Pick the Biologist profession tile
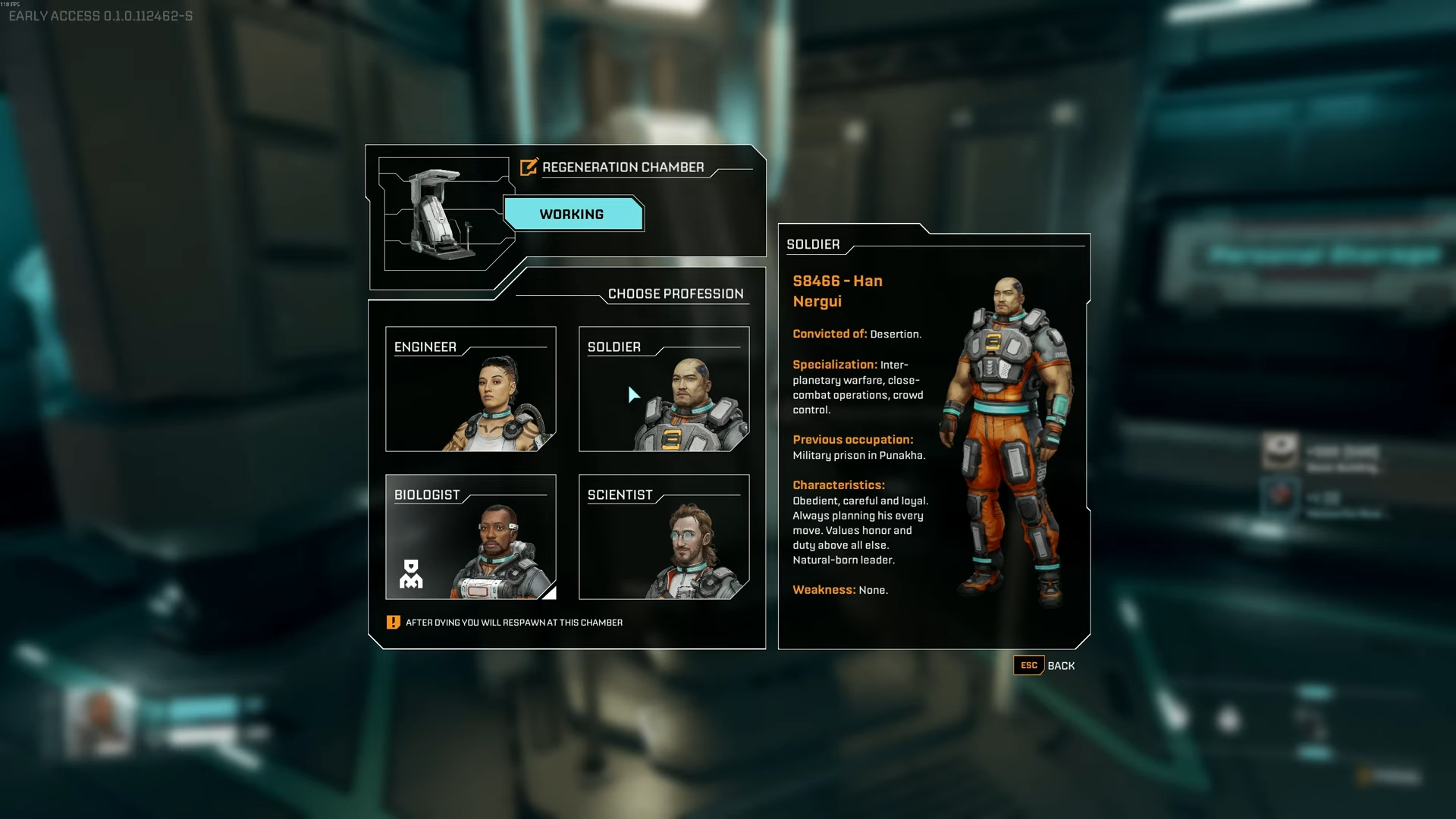 pos(470,537)
